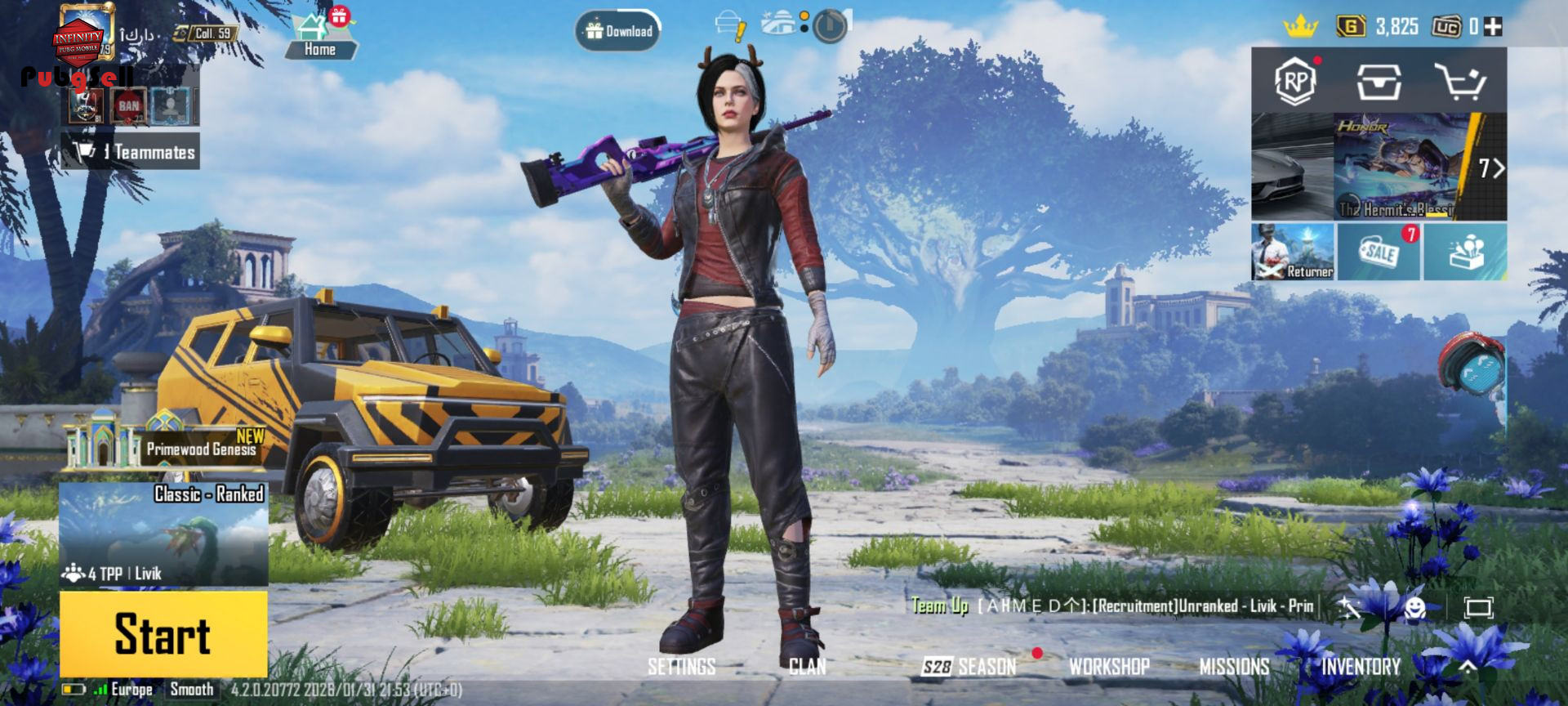
Task: Open the MISSIONS menu
Action: [1234, 667]
